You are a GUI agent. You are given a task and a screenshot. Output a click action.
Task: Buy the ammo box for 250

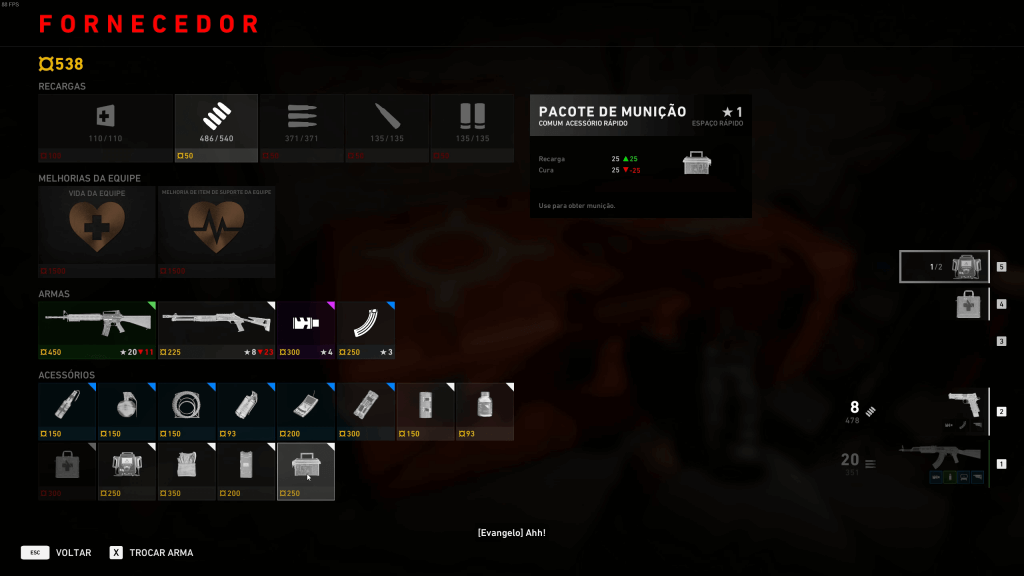[305, 470]
